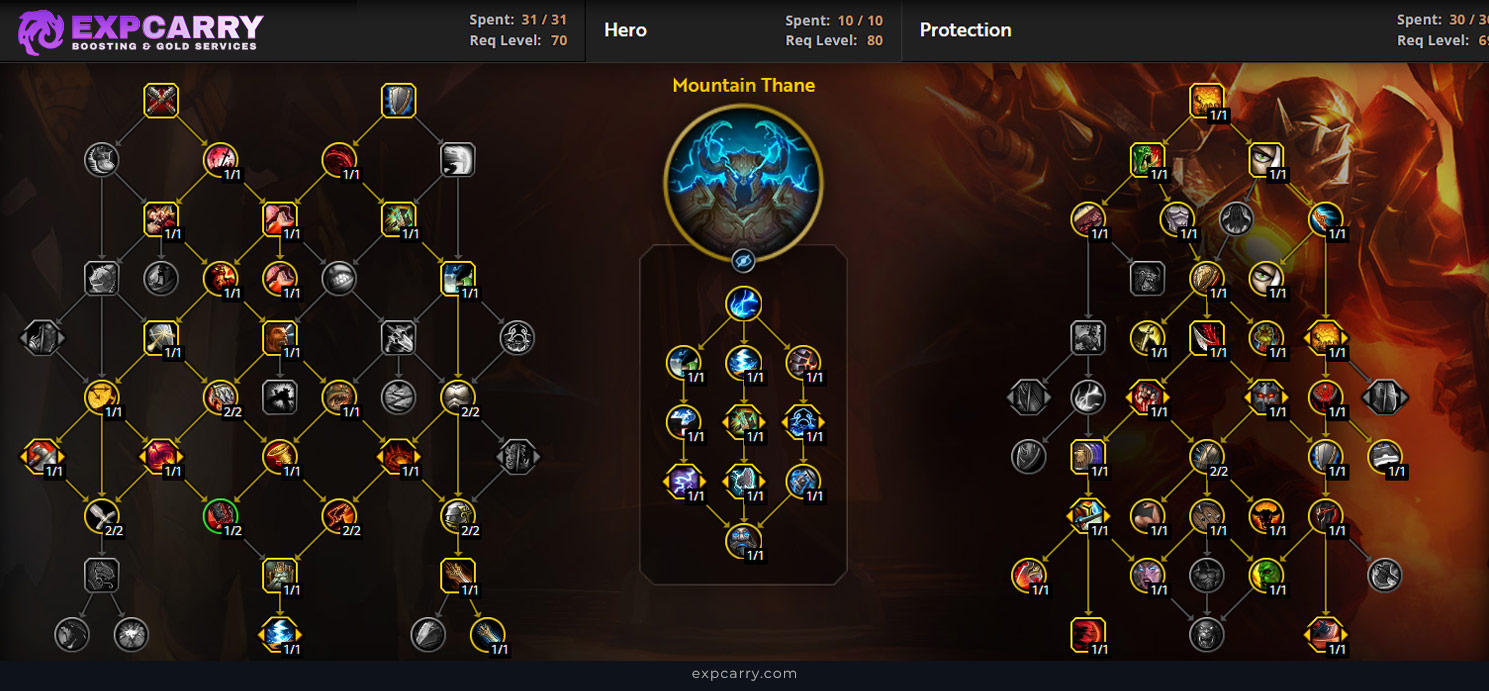Toggle the eye icon under Mountain Thane

point(743,261)
